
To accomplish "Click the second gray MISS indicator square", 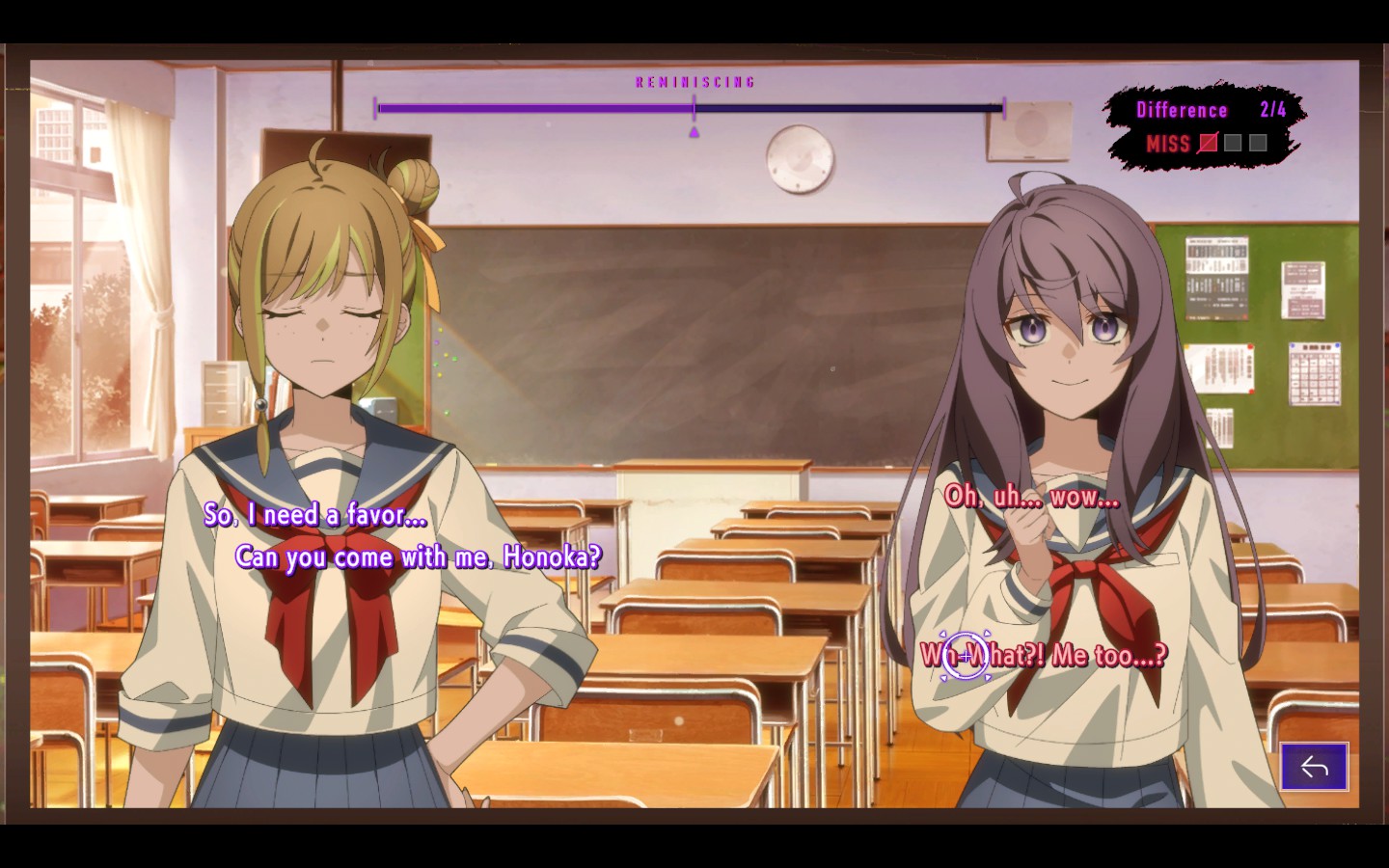I will tap(1234, 143).
